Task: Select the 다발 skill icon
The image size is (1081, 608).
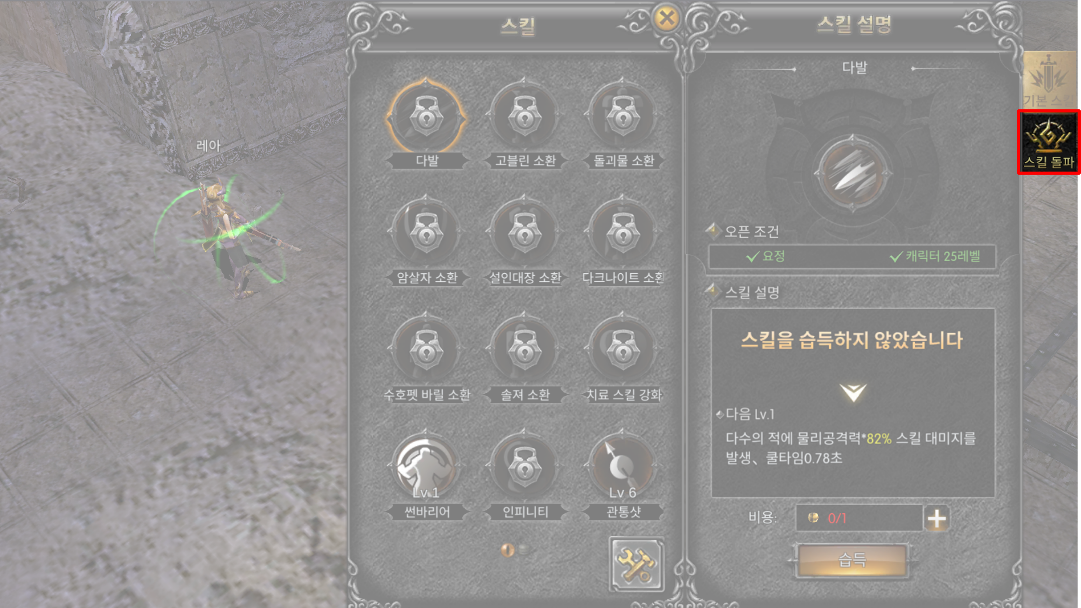Action: (x=427, y=118)
